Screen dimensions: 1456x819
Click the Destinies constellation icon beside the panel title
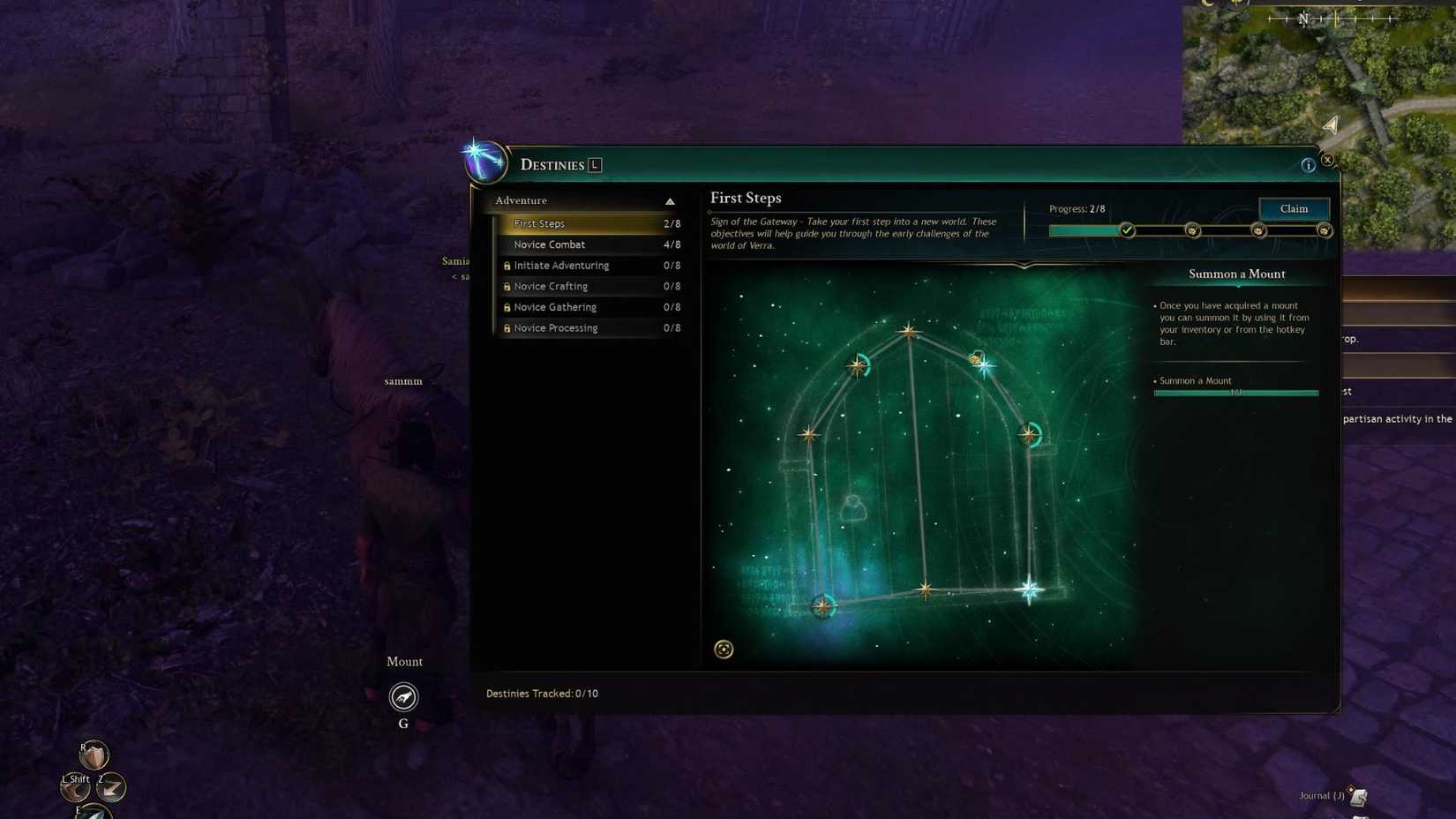(485, 162)
